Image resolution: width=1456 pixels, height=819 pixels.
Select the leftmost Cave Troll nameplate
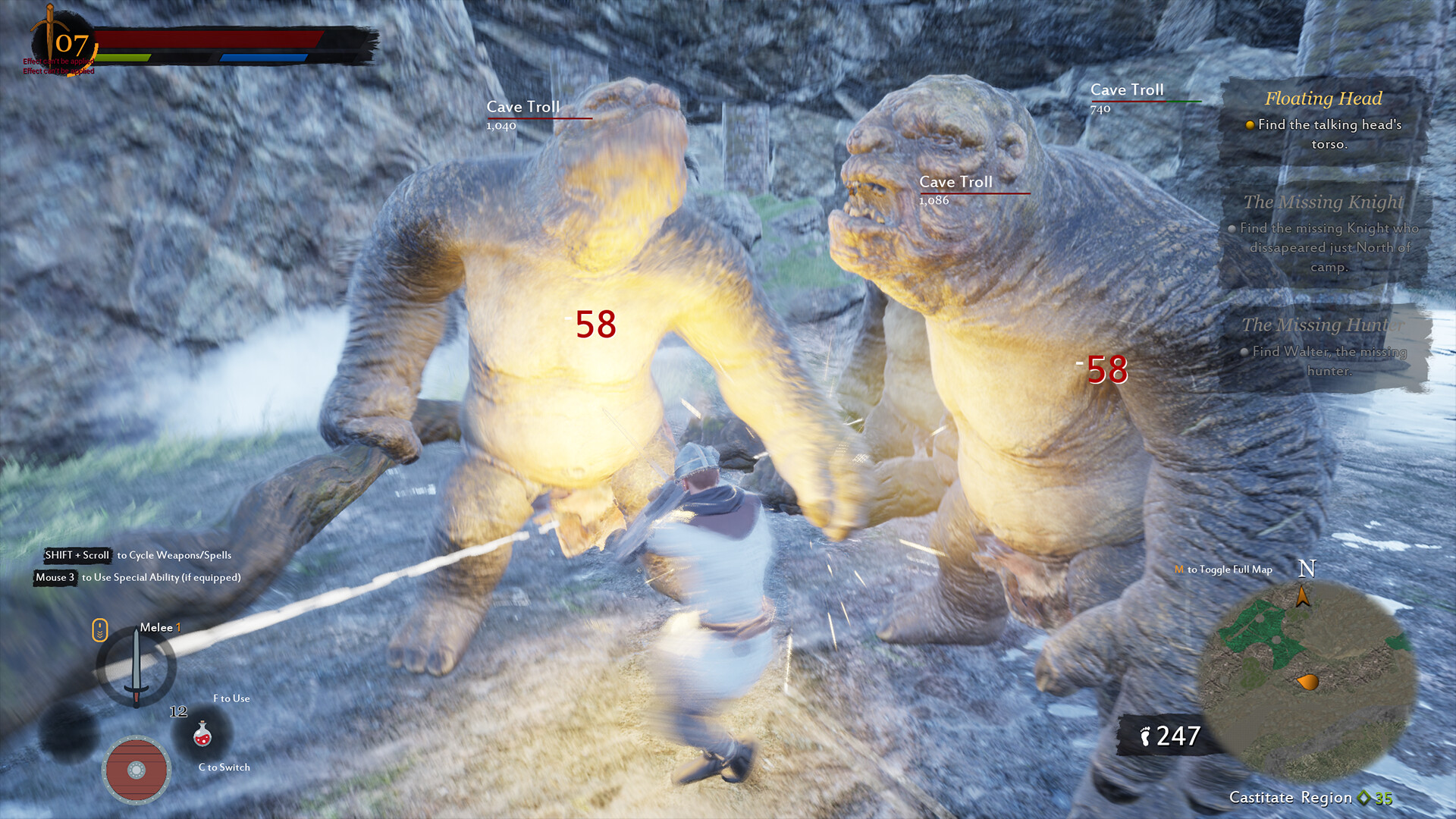click(522, 107)
